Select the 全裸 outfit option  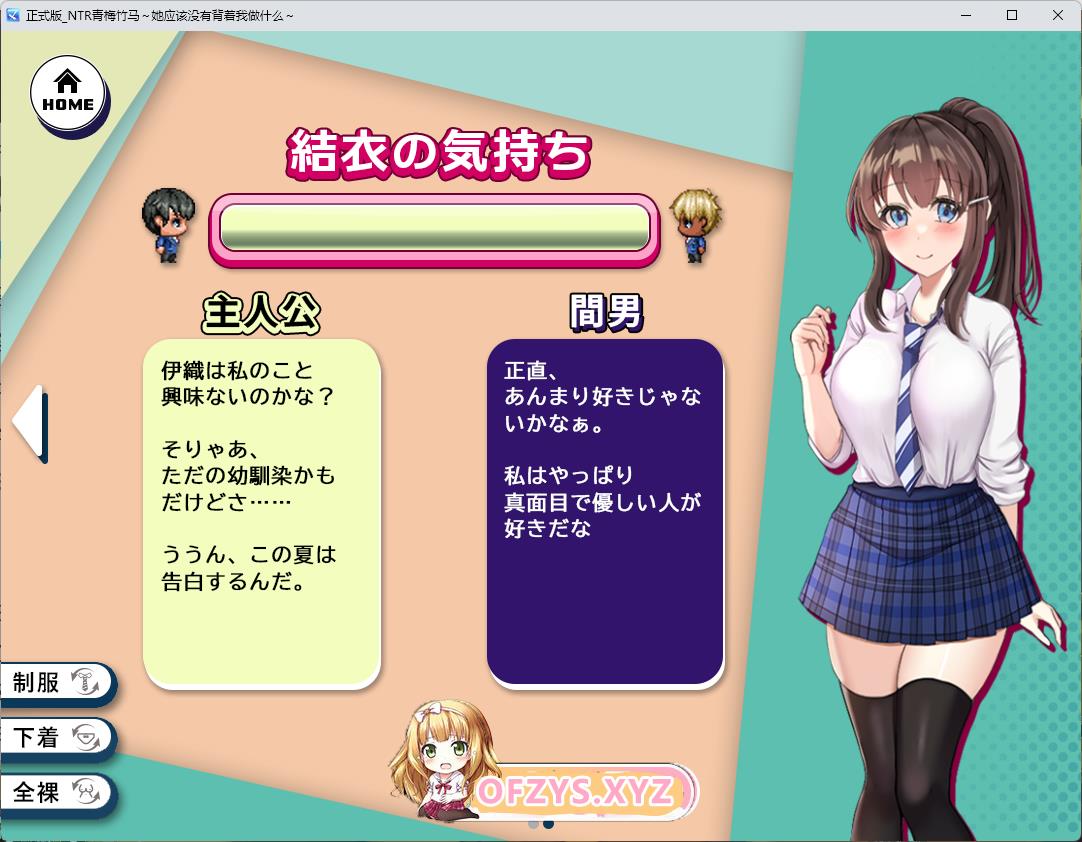click(55, 793)
